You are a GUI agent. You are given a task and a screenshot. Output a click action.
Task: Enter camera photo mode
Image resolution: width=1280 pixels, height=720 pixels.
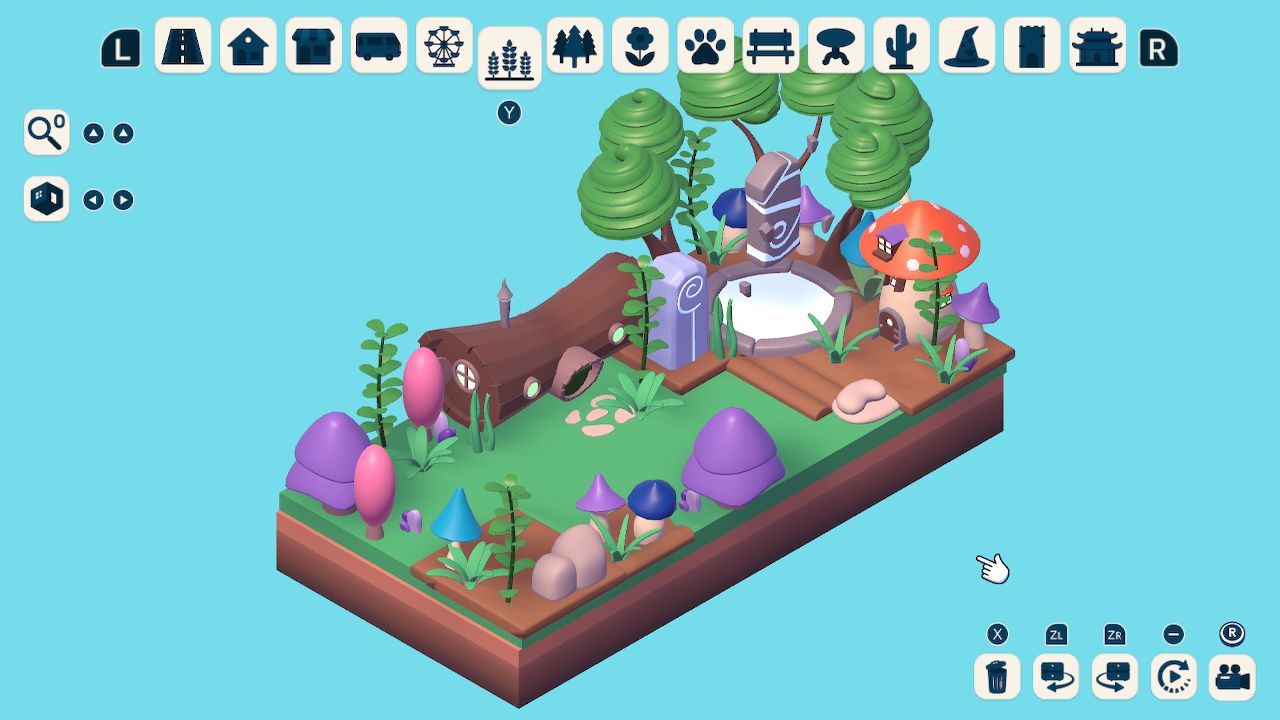click(x=1232, y=676)
